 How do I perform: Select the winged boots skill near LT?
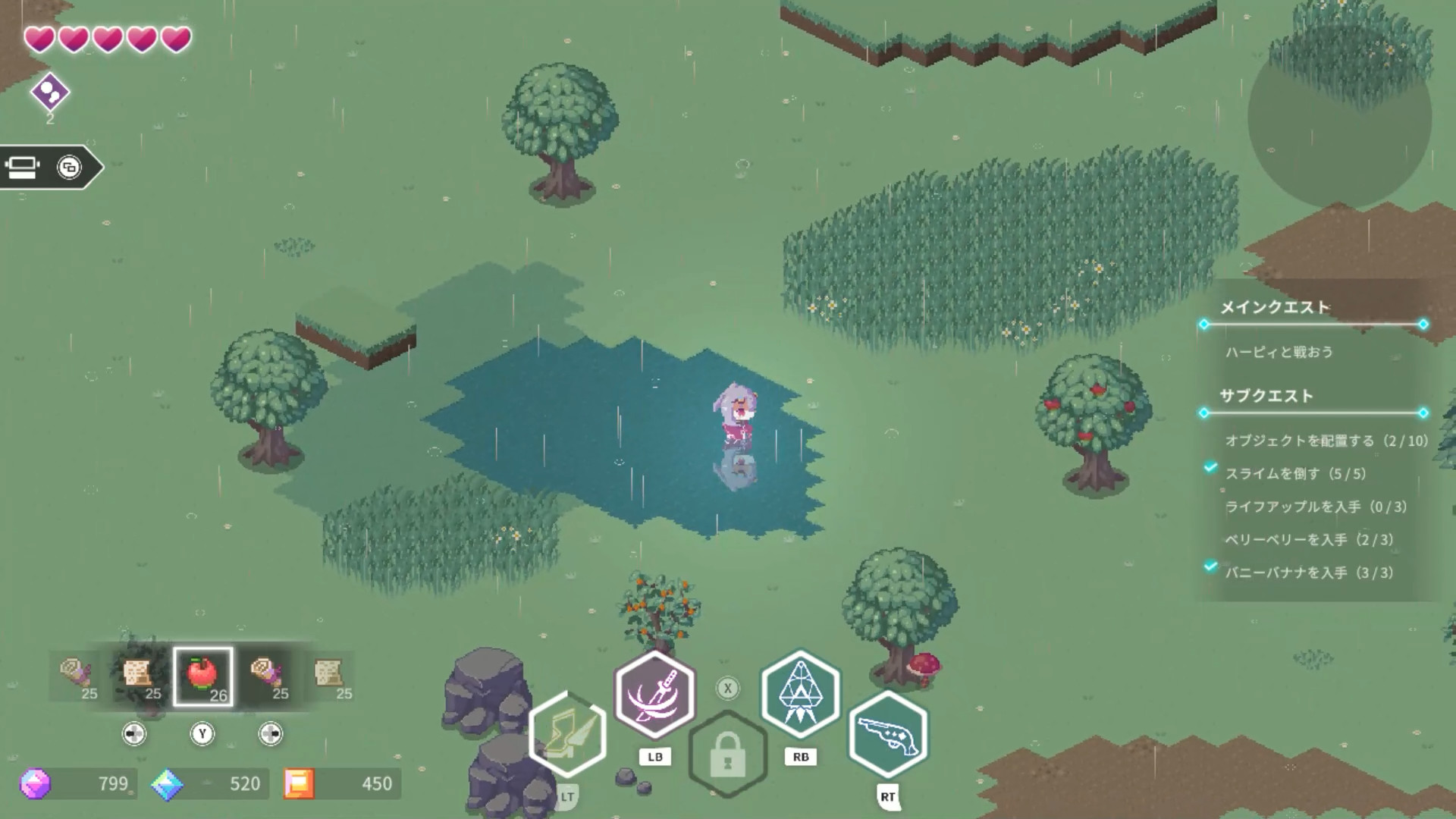(569, 734)
